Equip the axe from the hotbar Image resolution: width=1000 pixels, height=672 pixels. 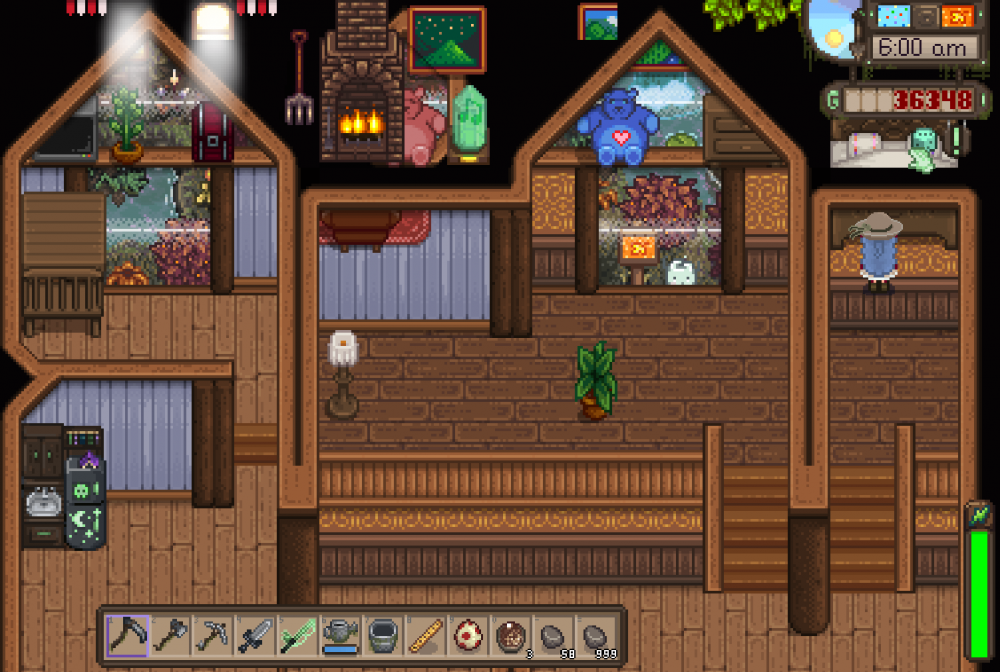[170, 635]
